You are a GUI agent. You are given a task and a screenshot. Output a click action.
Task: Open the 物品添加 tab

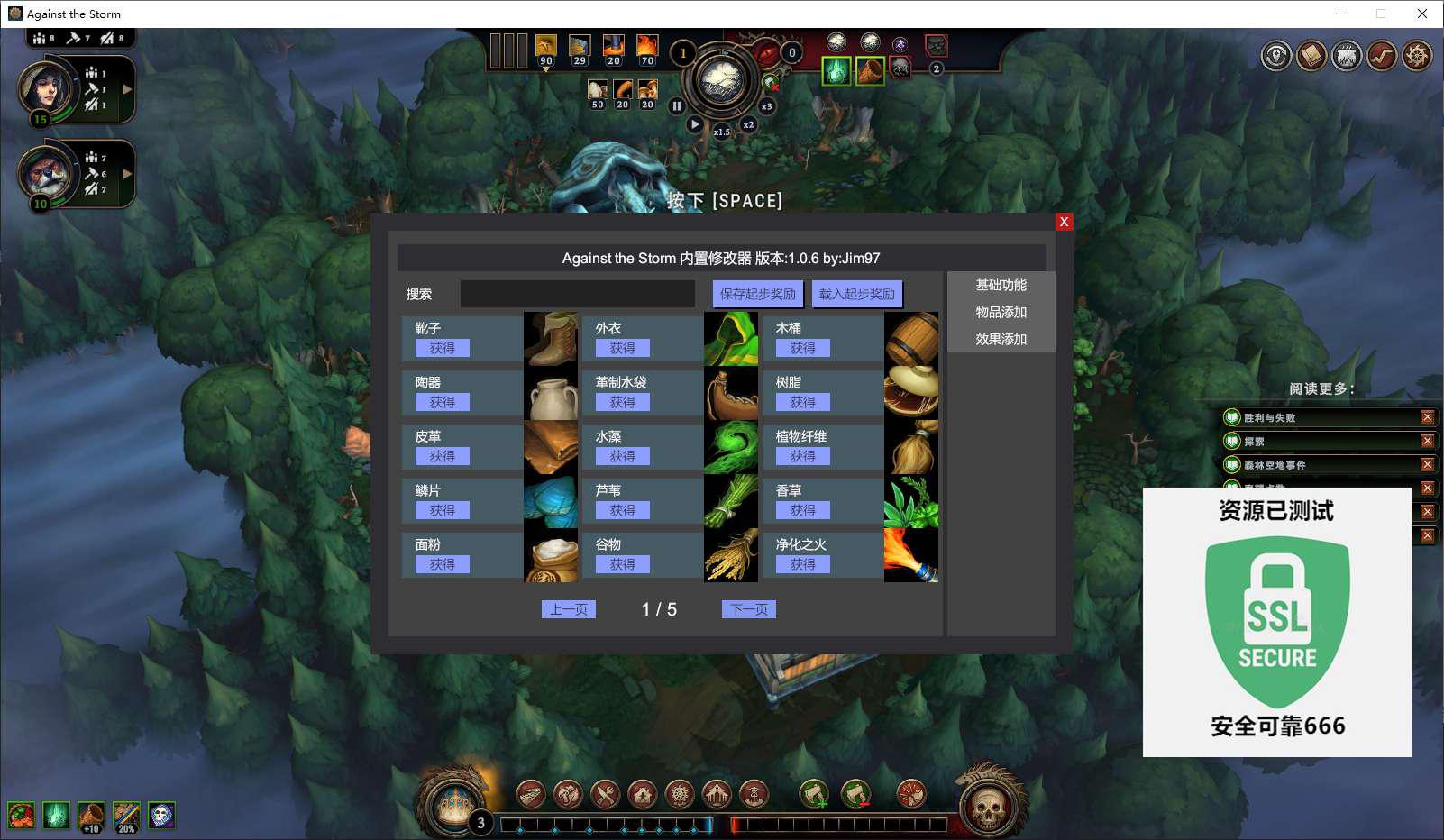1001,312
